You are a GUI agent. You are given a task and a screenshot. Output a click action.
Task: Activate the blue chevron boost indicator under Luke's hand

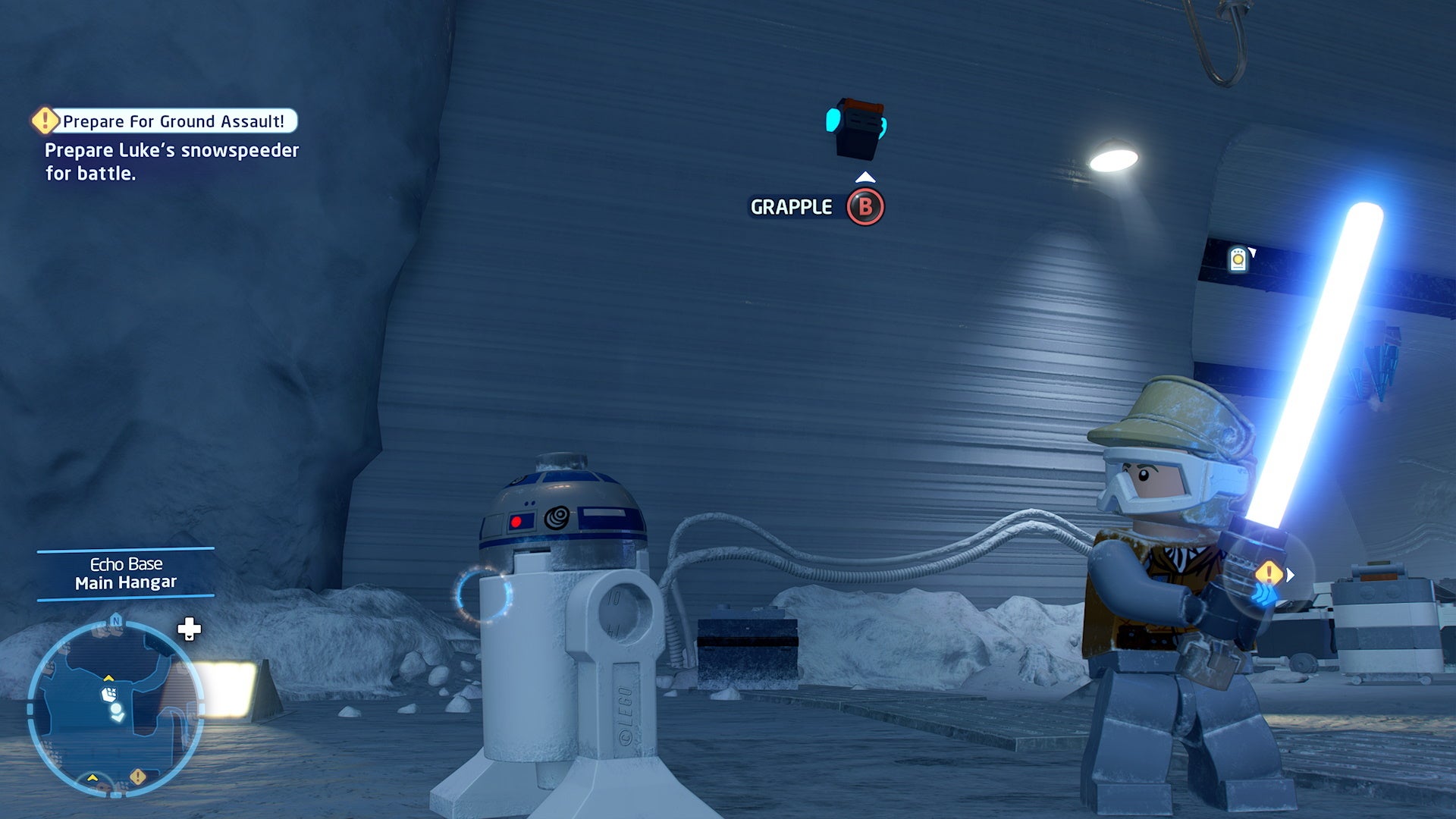(x=1264, y=594)
